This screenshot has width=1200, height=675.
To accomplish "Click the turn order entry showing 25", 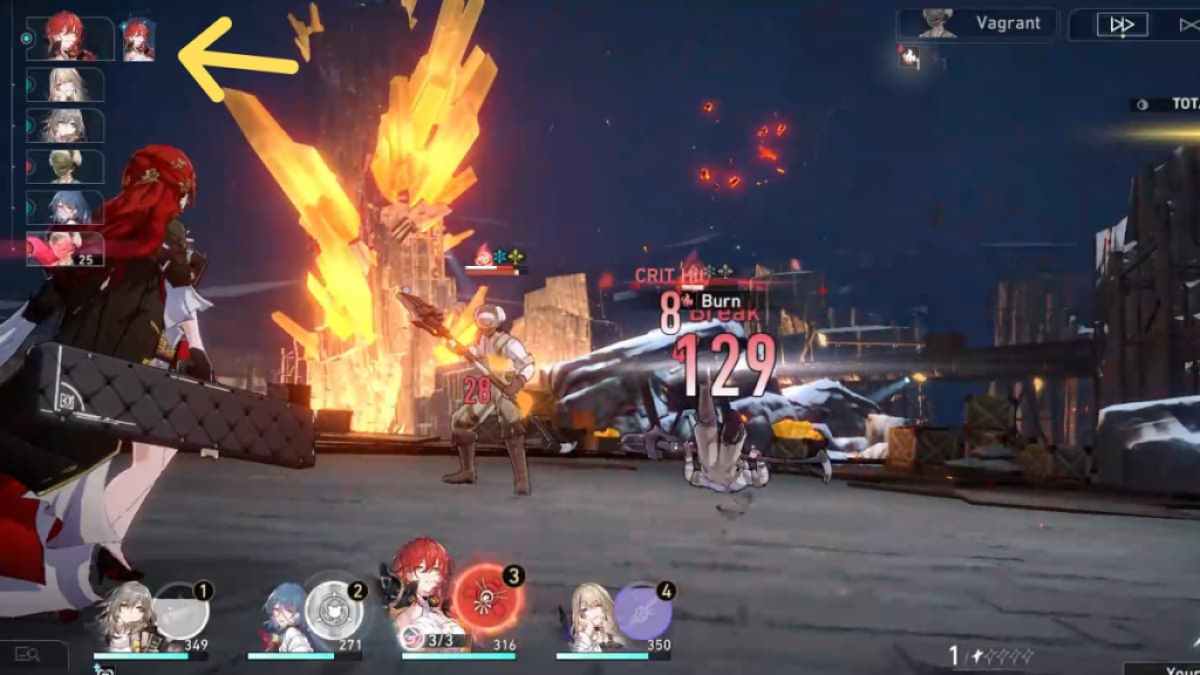I will coord(65,249).
